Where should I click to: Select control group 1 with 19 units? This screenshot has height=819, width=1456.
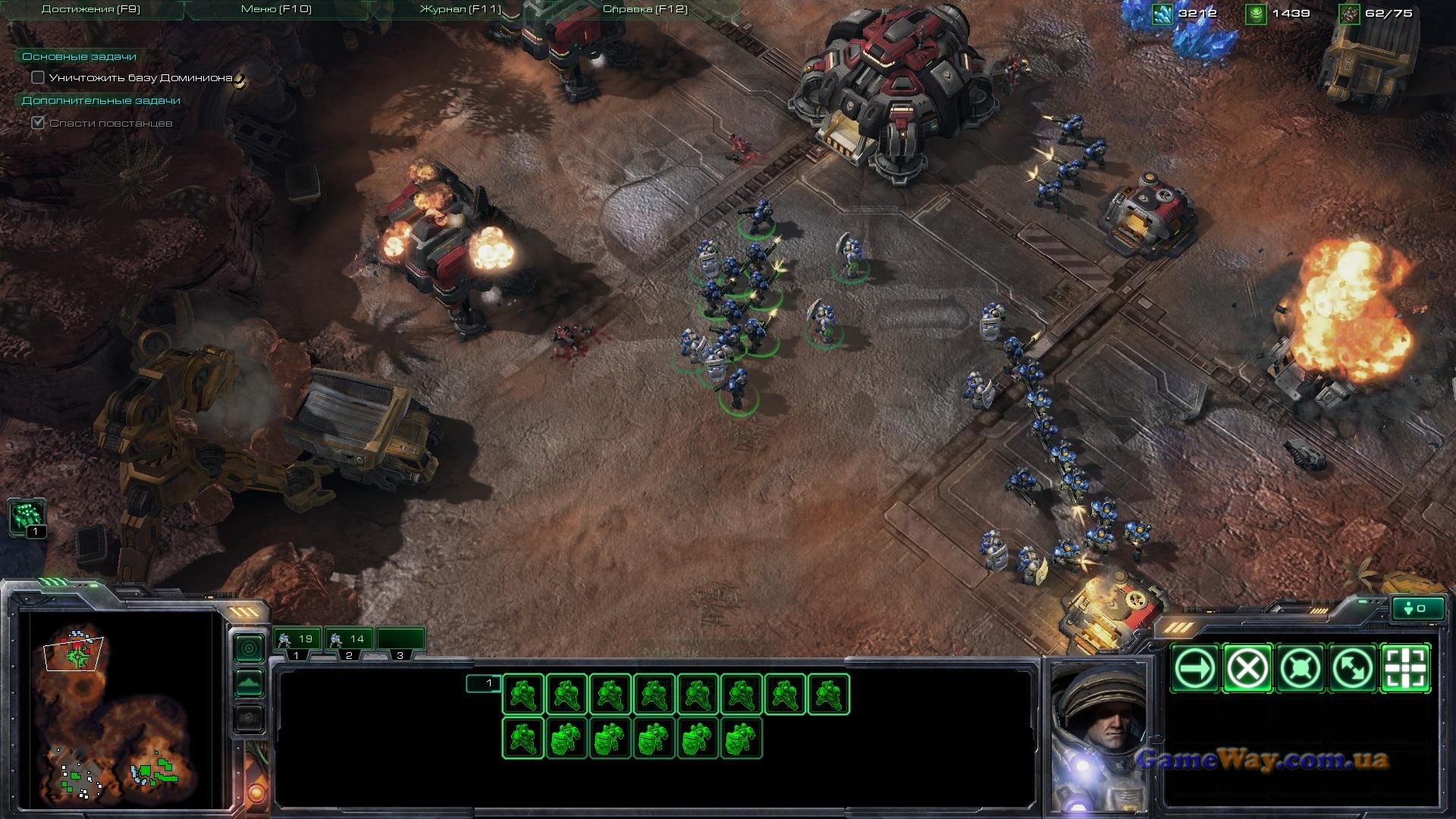point(297,640)
